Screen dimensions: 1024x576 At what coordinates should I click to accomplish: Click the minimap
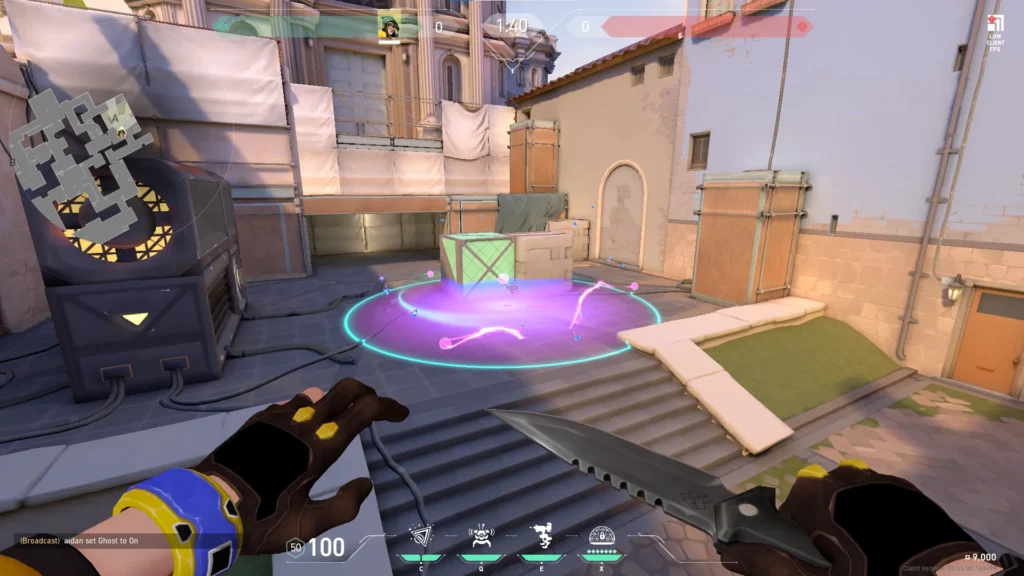click(x=82, y=160)
